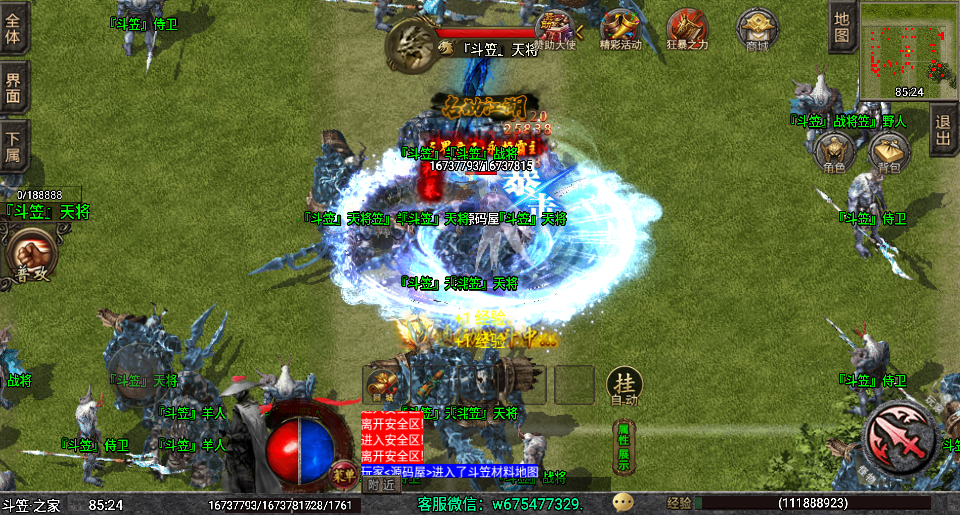
Task: Use the 普攻 fist attack button
Action: (30, 254)
